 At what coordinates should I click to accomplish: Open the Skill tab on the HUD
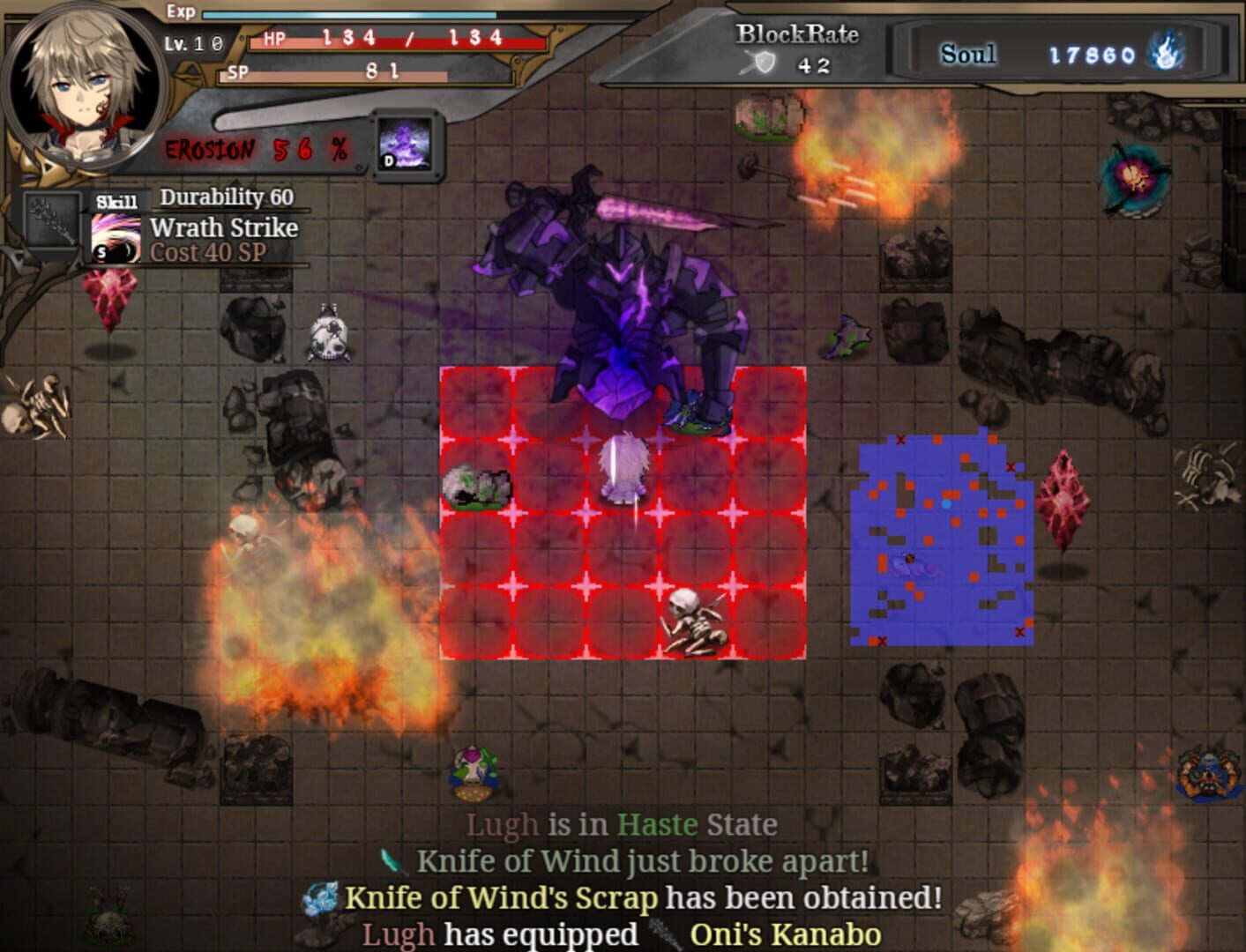point(116,199)
